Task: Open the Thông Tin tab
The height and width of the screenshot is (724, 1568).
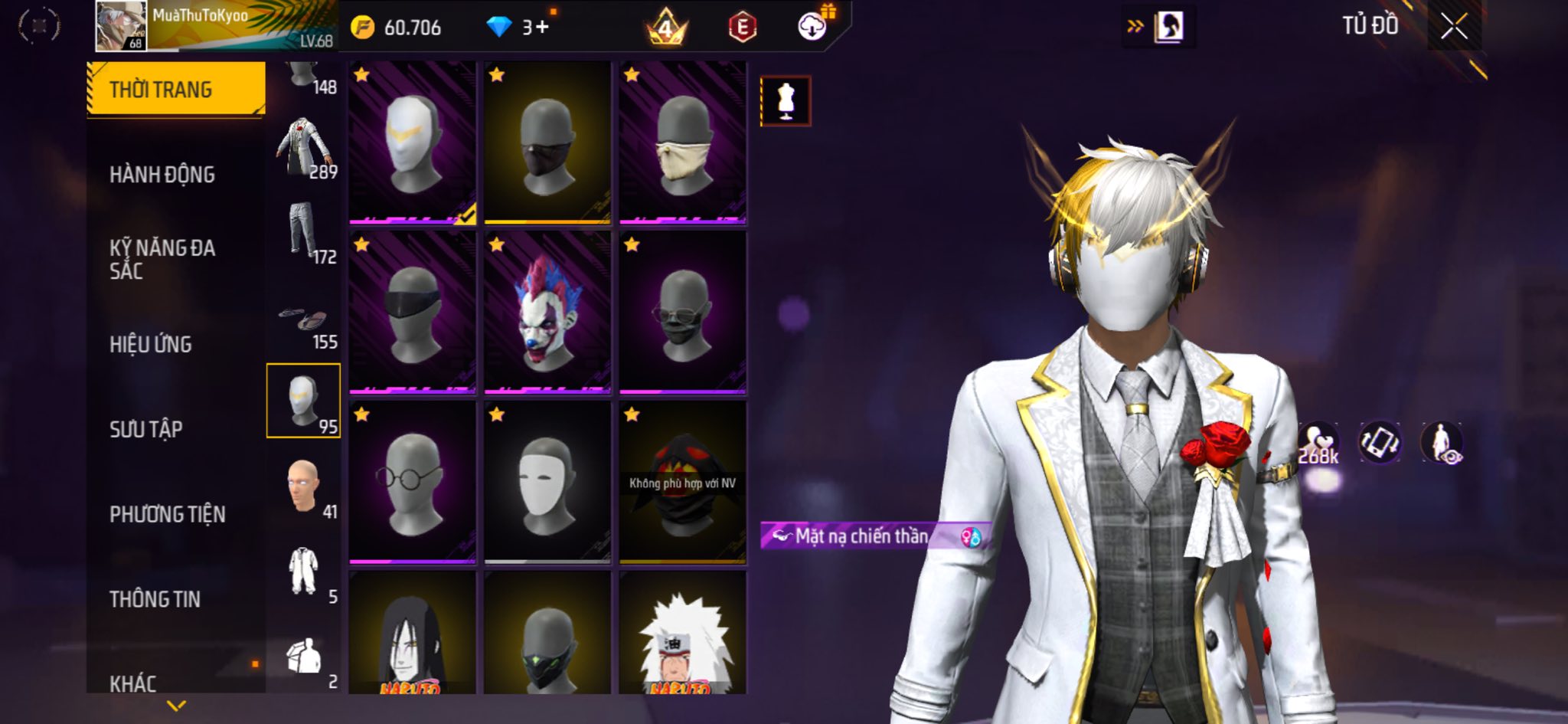Action: [155, 599]
